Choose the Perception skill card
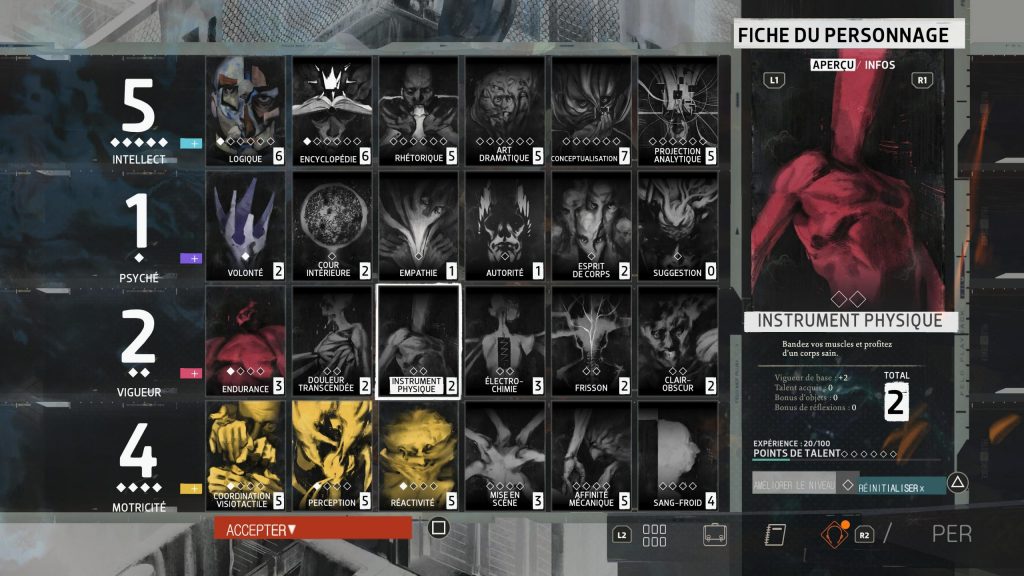The image size is (1024, 576). pyautogui.click(x=332, y=456)
